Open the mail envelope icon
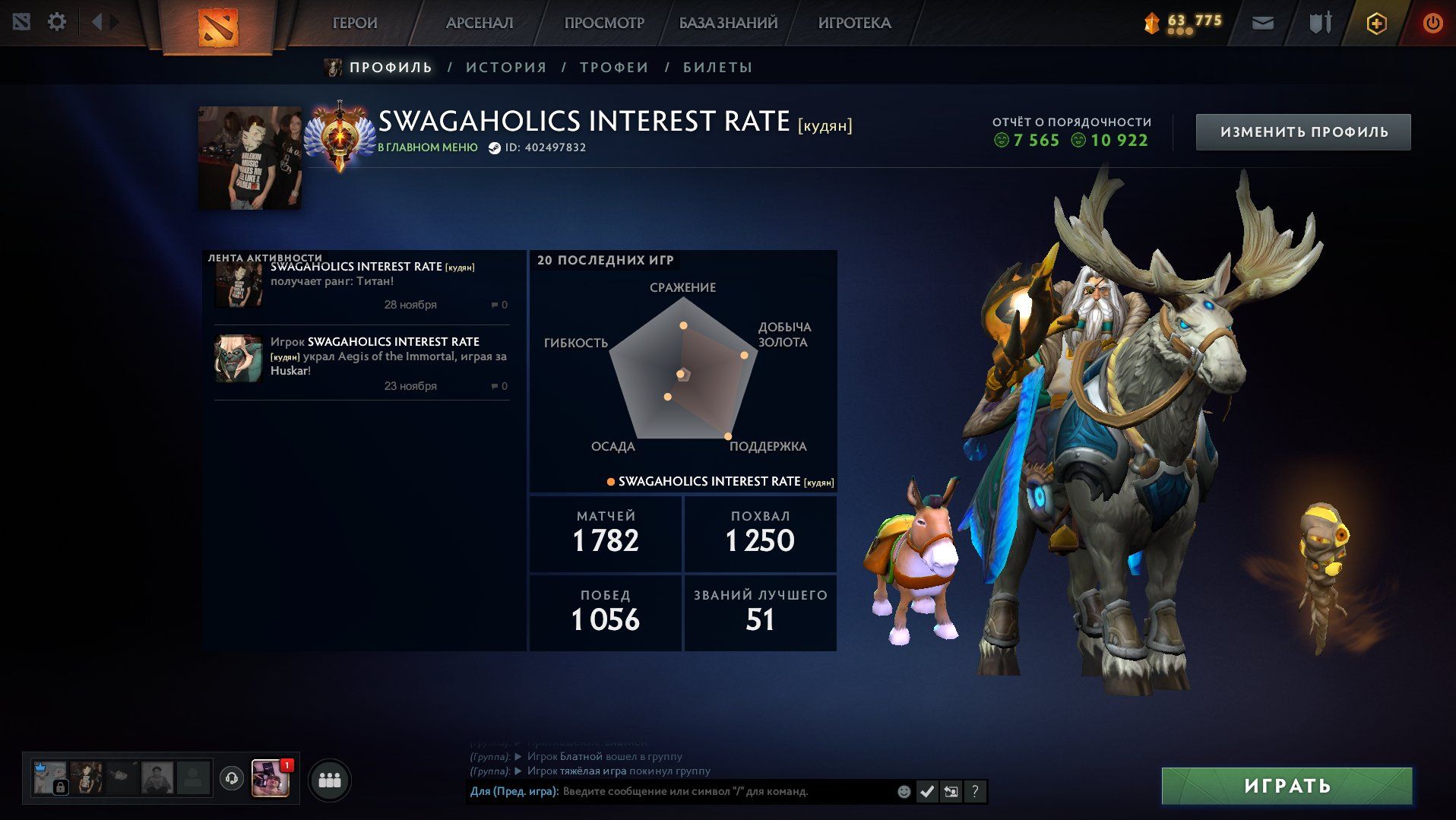 [1263, 24]
